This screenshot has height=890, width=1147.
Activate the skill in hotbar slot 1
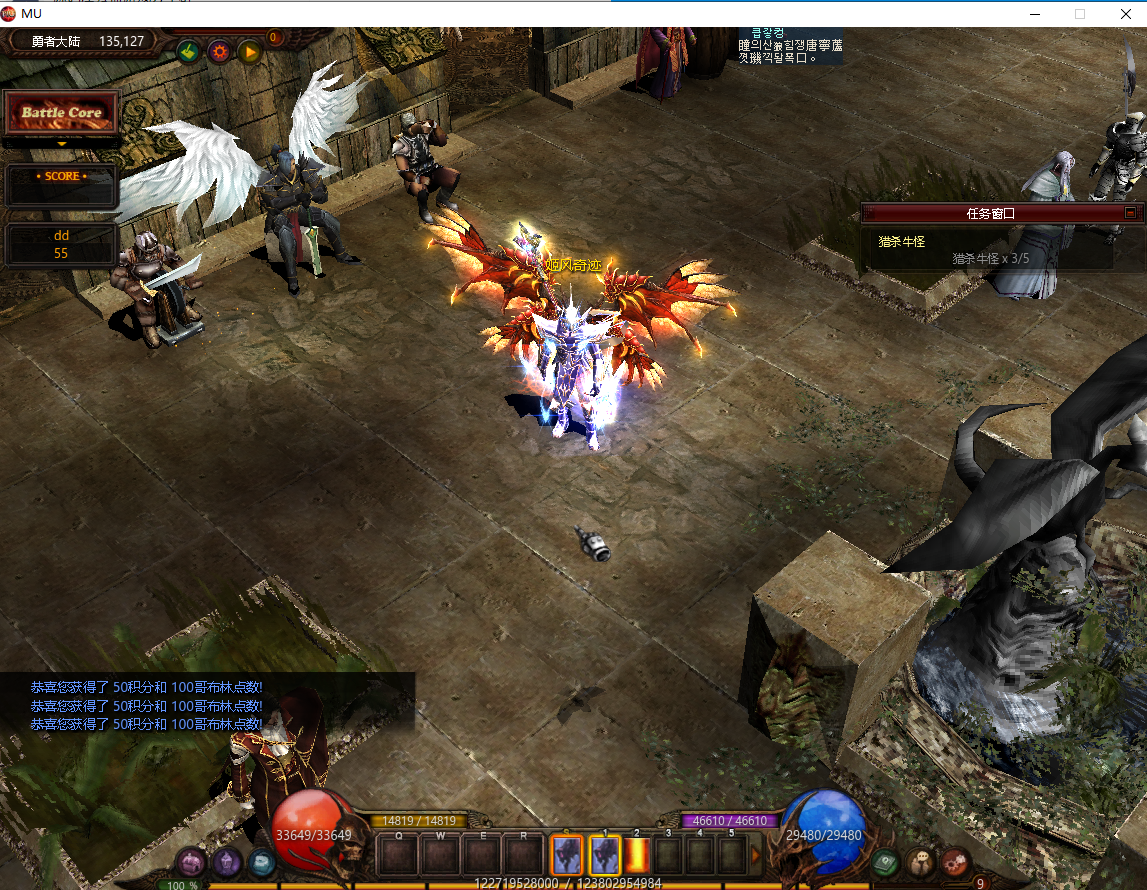(604, 856)
